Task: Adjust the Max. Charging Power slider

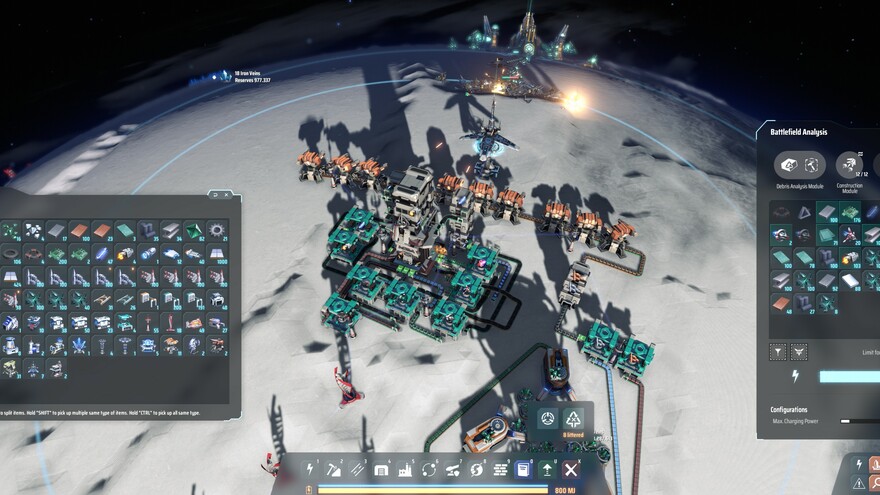Action: pos(847,421)
